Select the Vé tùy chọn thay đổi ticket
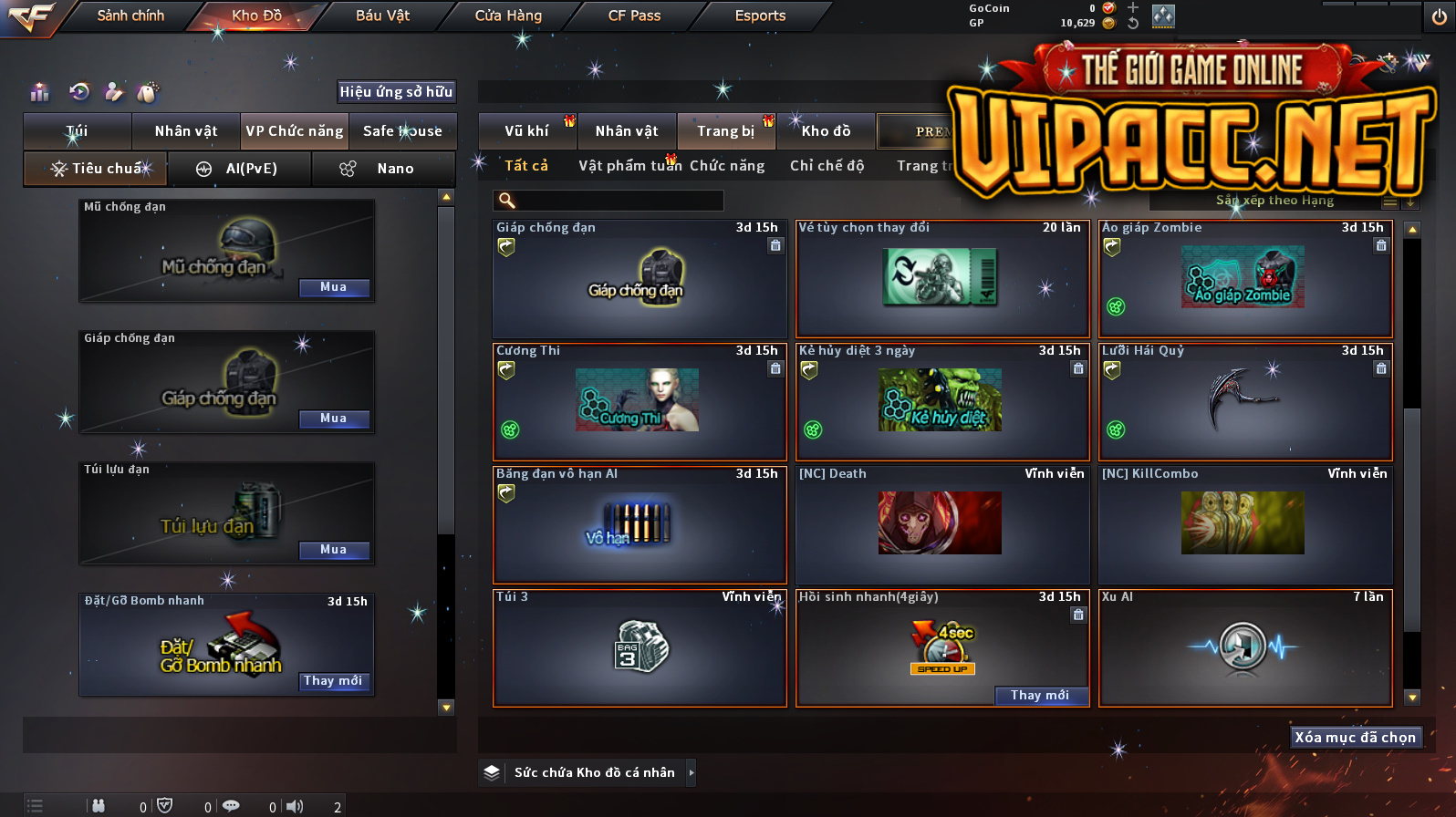This screenshot has height=817, width=1456. (x=942, y=278)
